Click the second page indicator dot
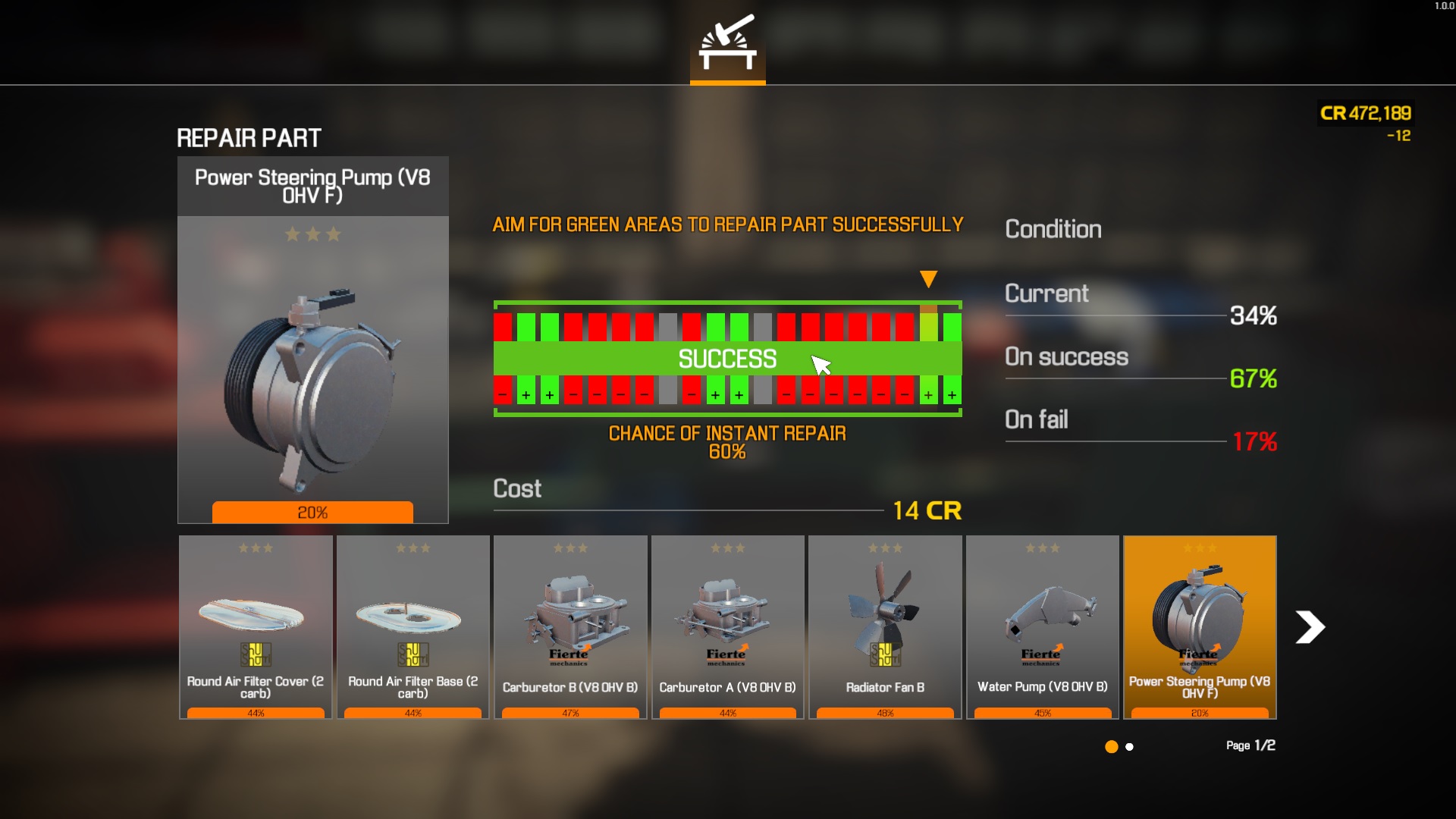The image size is (1456, 819). coord(1129,747)
